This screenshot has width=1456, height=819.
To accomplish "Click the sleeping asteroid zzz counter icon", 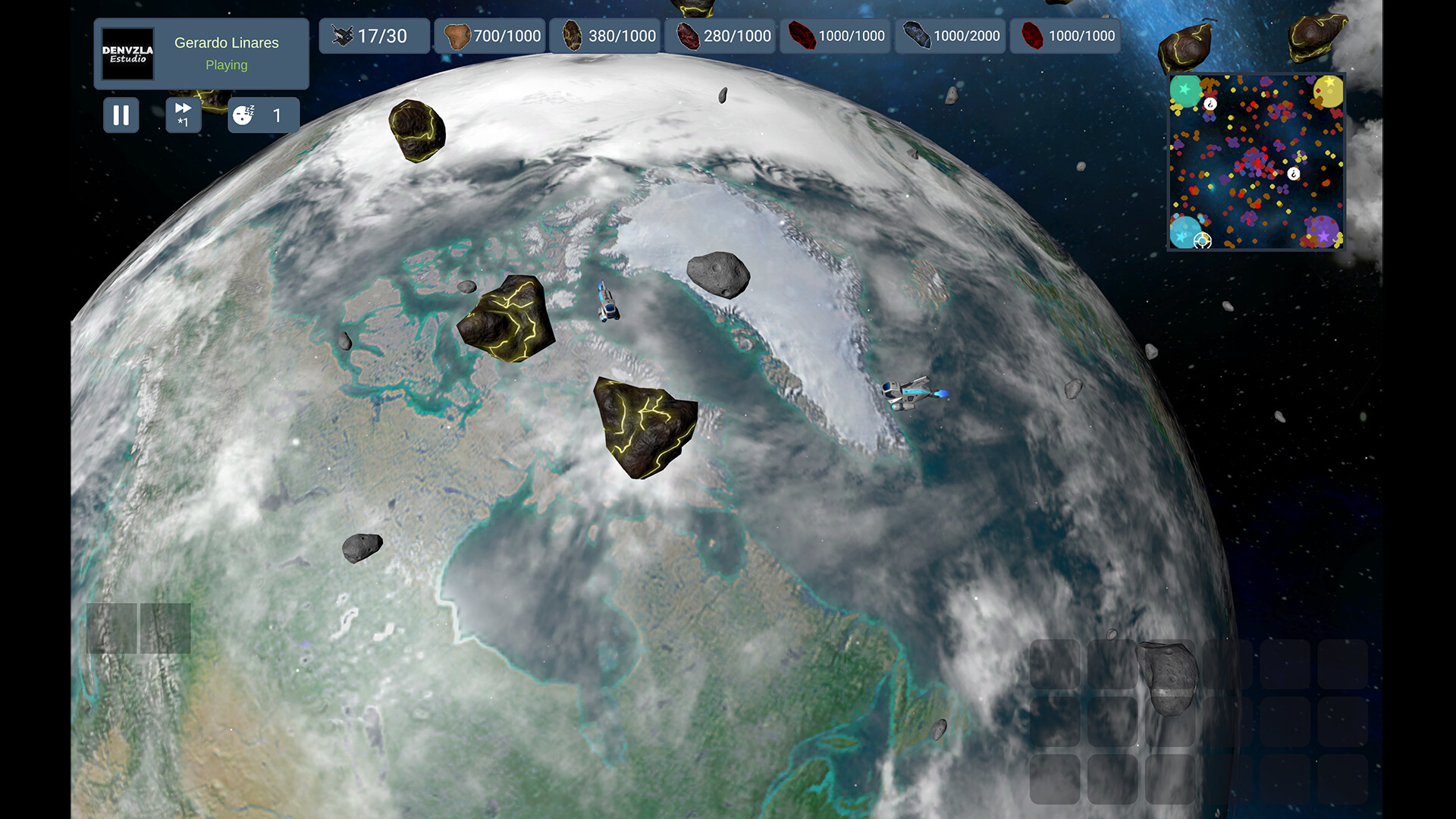I will tap(243, 115).
